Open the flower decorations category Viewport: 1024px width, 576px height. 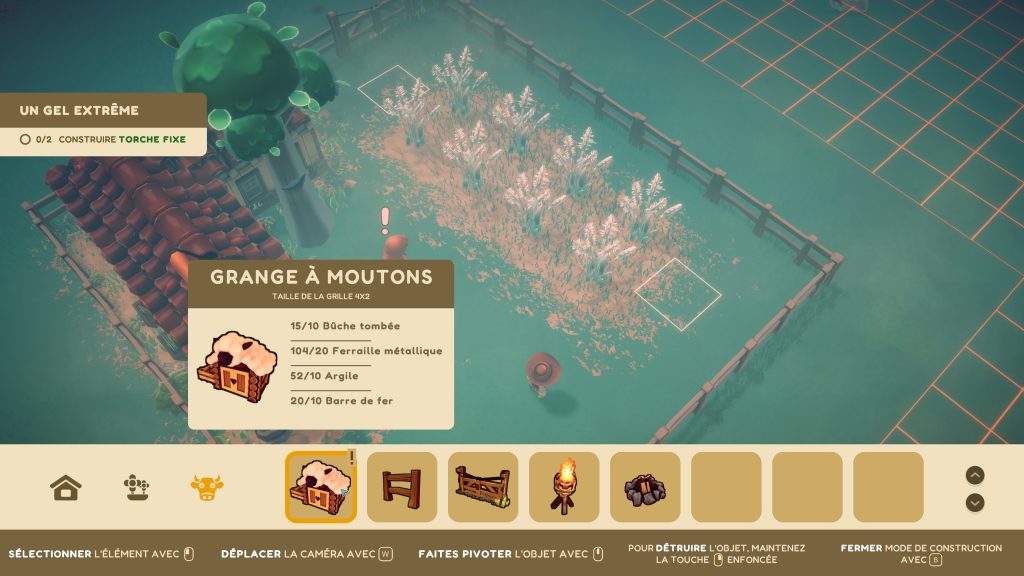(x=136, y=488)
